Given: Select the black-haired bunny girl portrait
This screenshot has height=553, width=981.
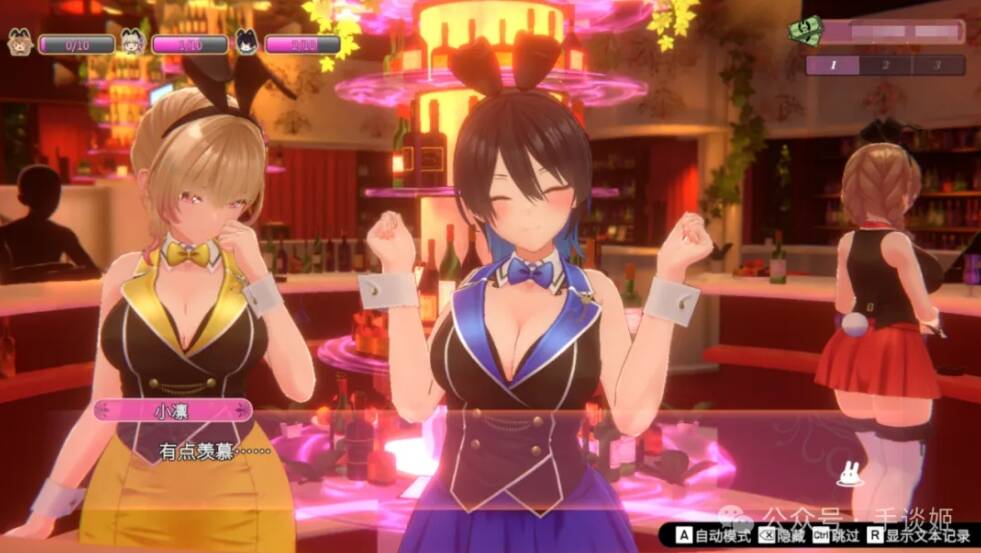Looking at the screenshot, I should pos(245,43).
